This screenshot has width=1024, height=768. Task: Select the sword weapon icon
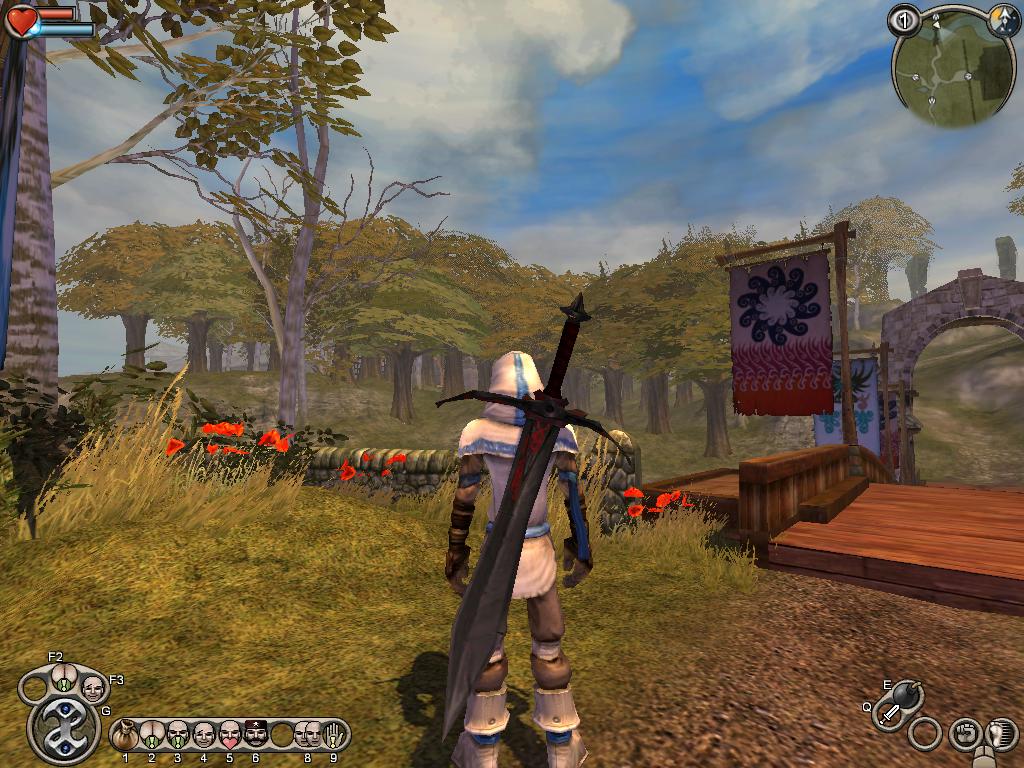(889, 713)
